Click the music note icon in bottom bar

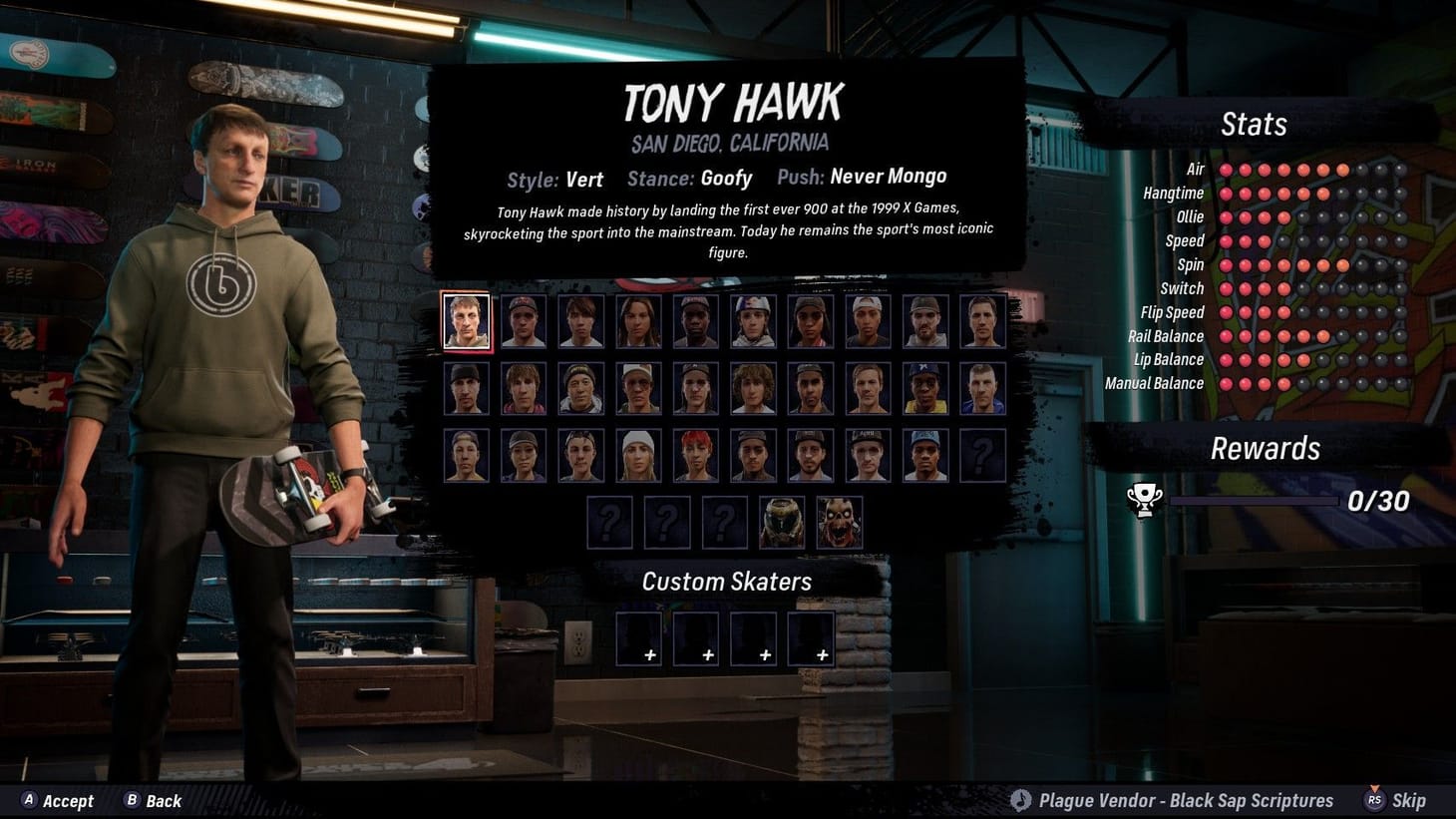pos(1021,800)
